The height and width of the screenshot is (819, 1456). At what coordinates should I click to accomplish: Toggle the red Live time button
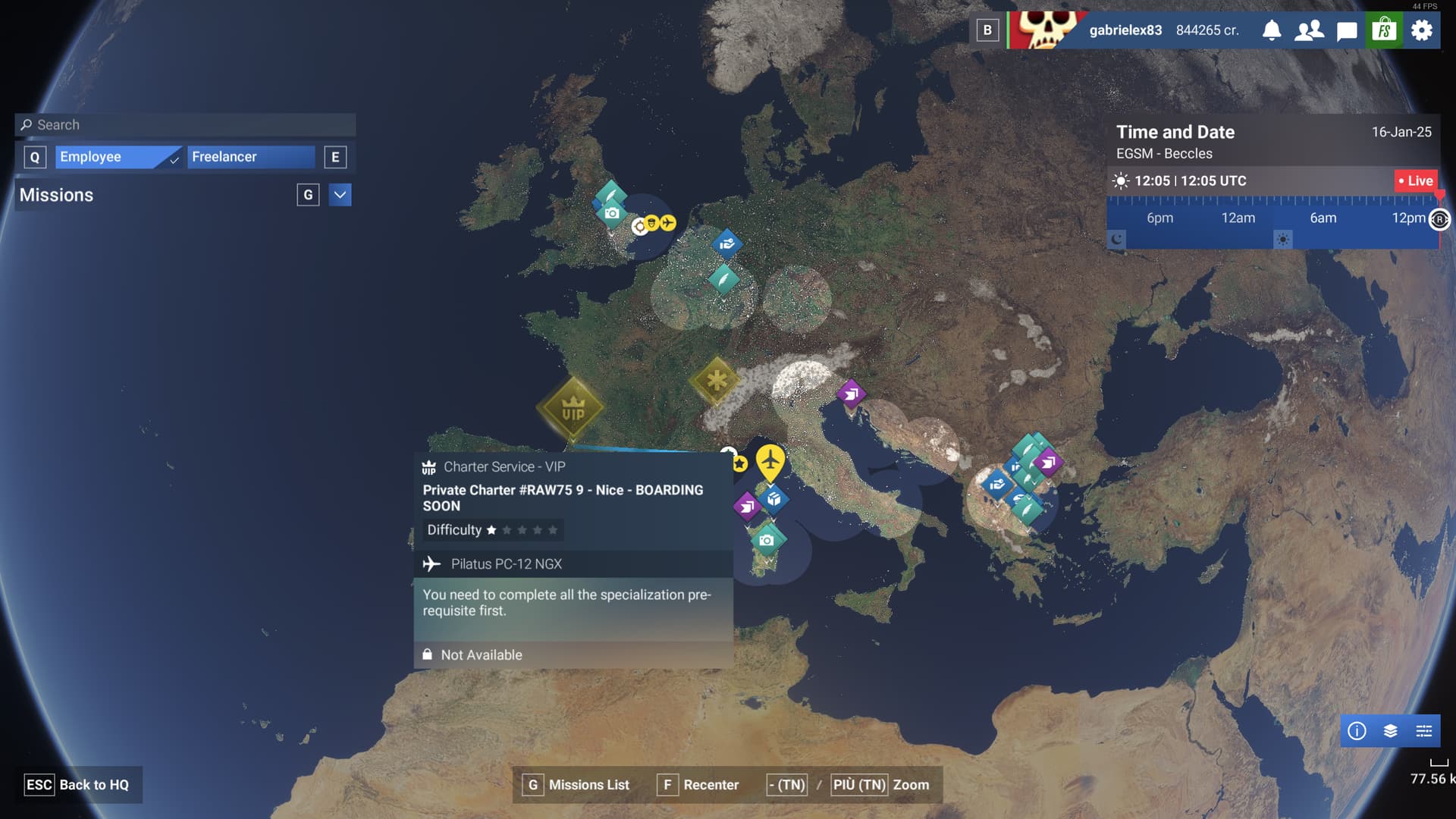click(1416, 180)
